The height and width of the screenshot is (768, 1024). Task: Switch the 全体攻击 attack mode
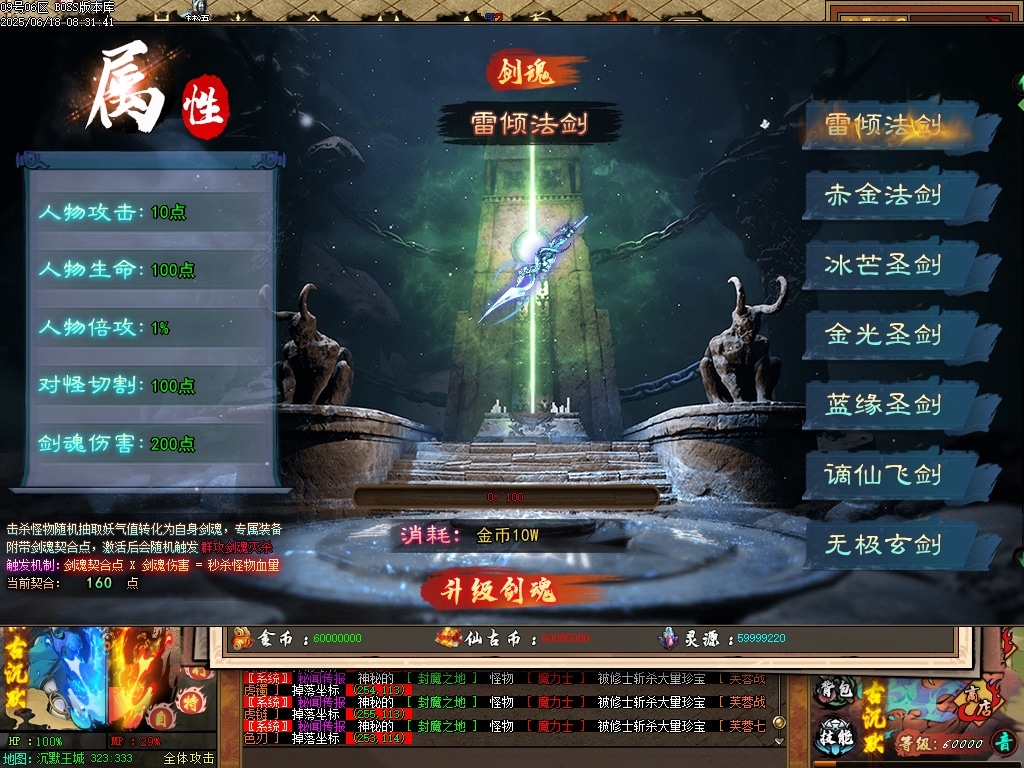click(x=188, y=758)
